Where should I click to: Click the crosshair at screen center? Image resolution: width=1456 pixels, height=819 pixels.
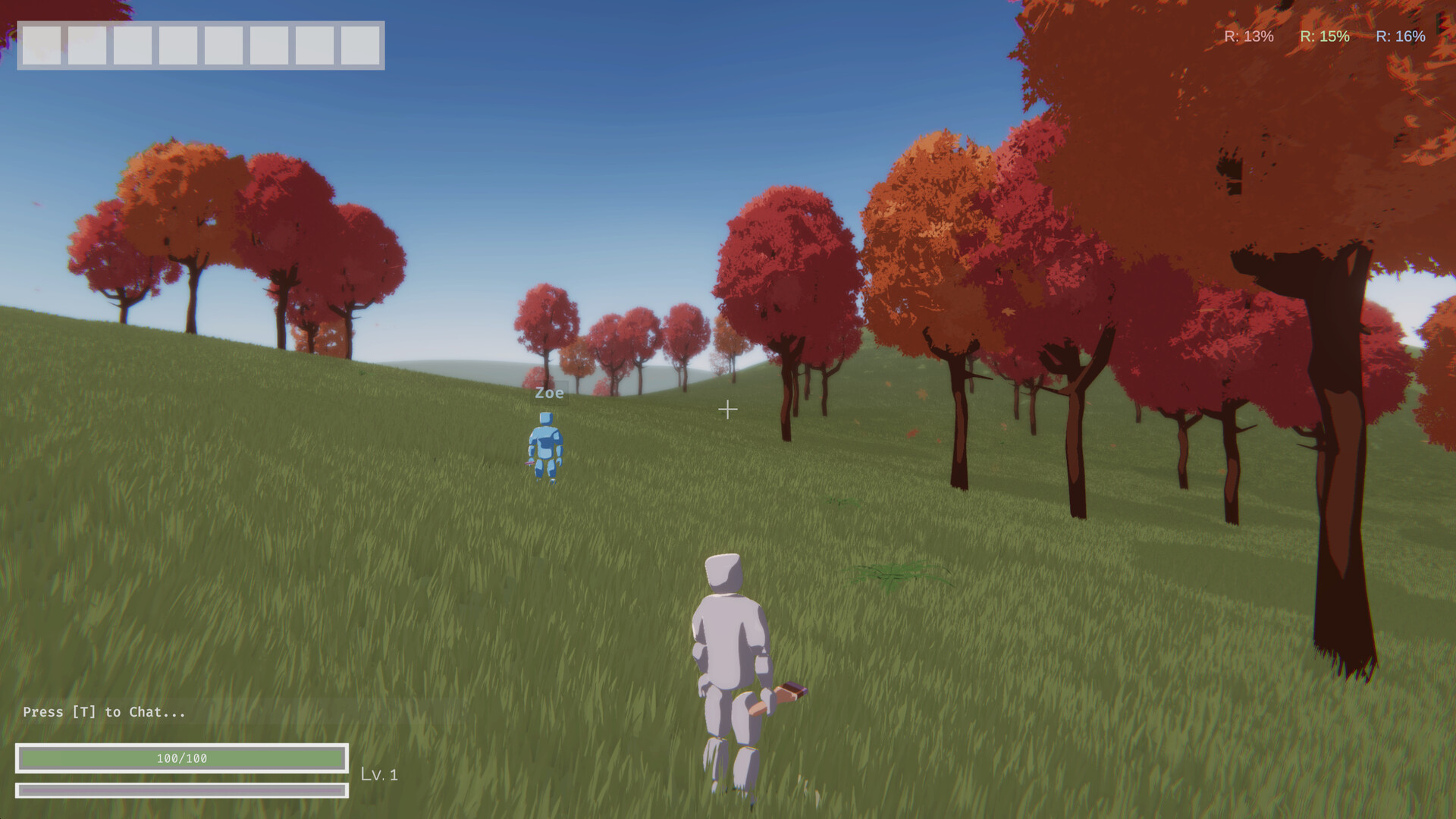(x=728, y=409)
